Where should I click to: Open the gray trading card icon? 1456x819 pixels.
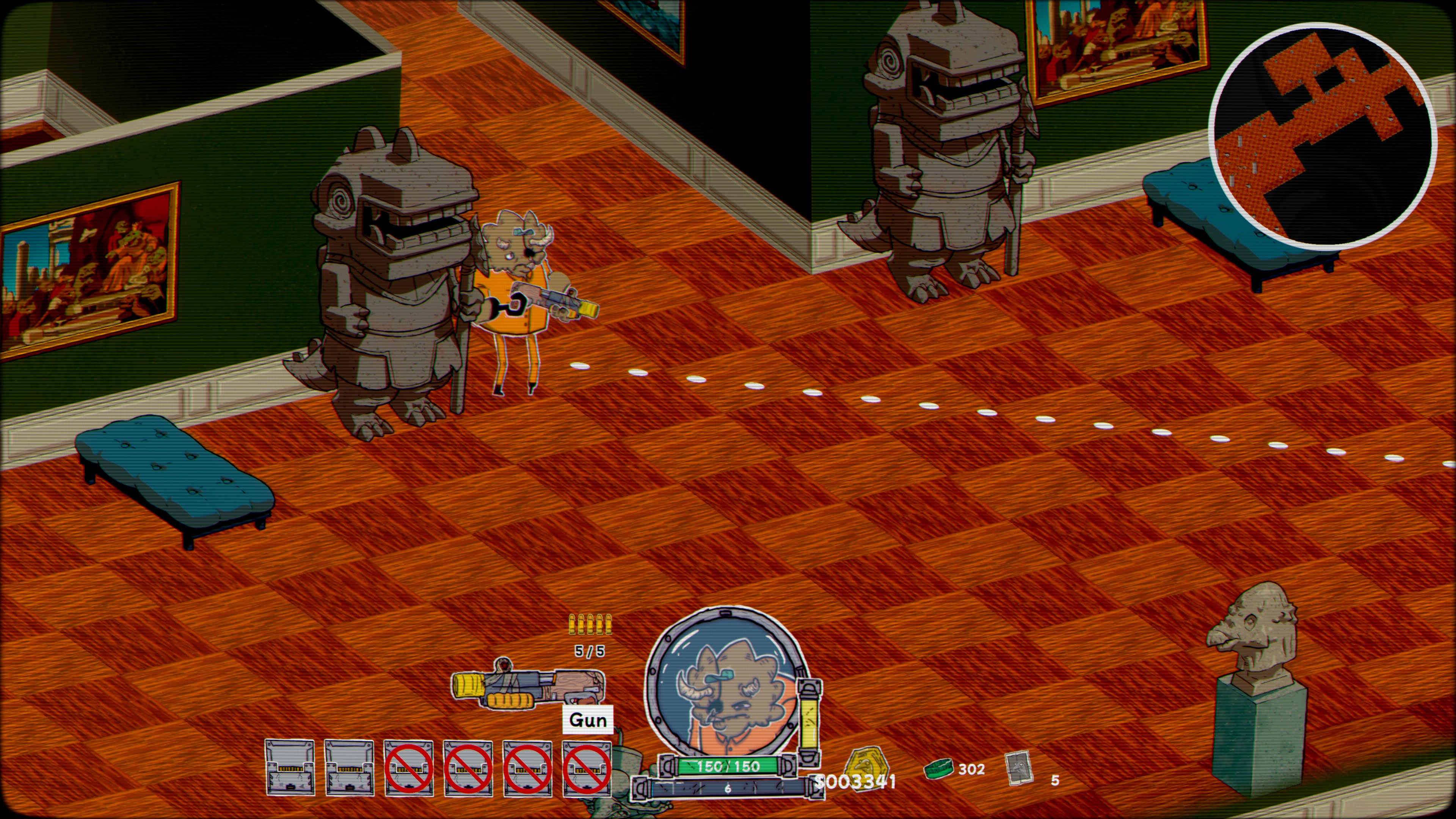coord(1019,768)
